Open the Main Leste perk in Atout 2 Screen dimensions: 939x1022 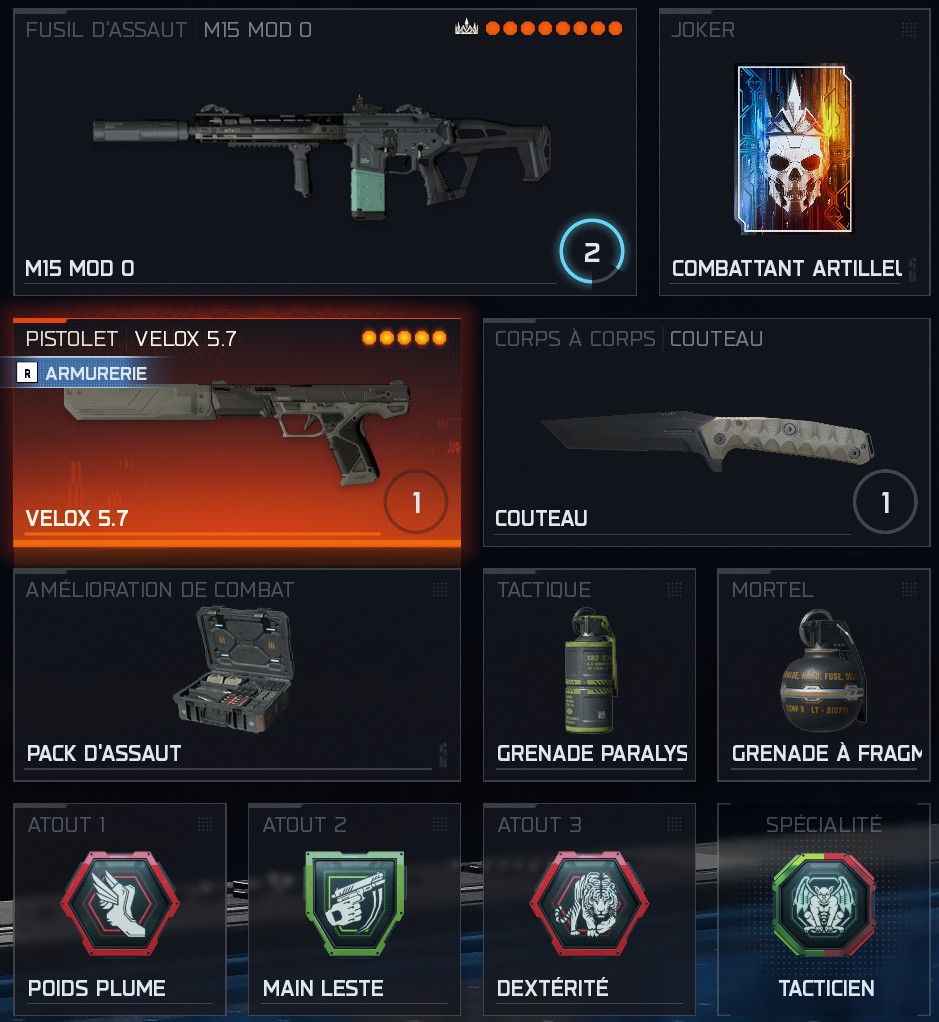click(x=354, y=909)
